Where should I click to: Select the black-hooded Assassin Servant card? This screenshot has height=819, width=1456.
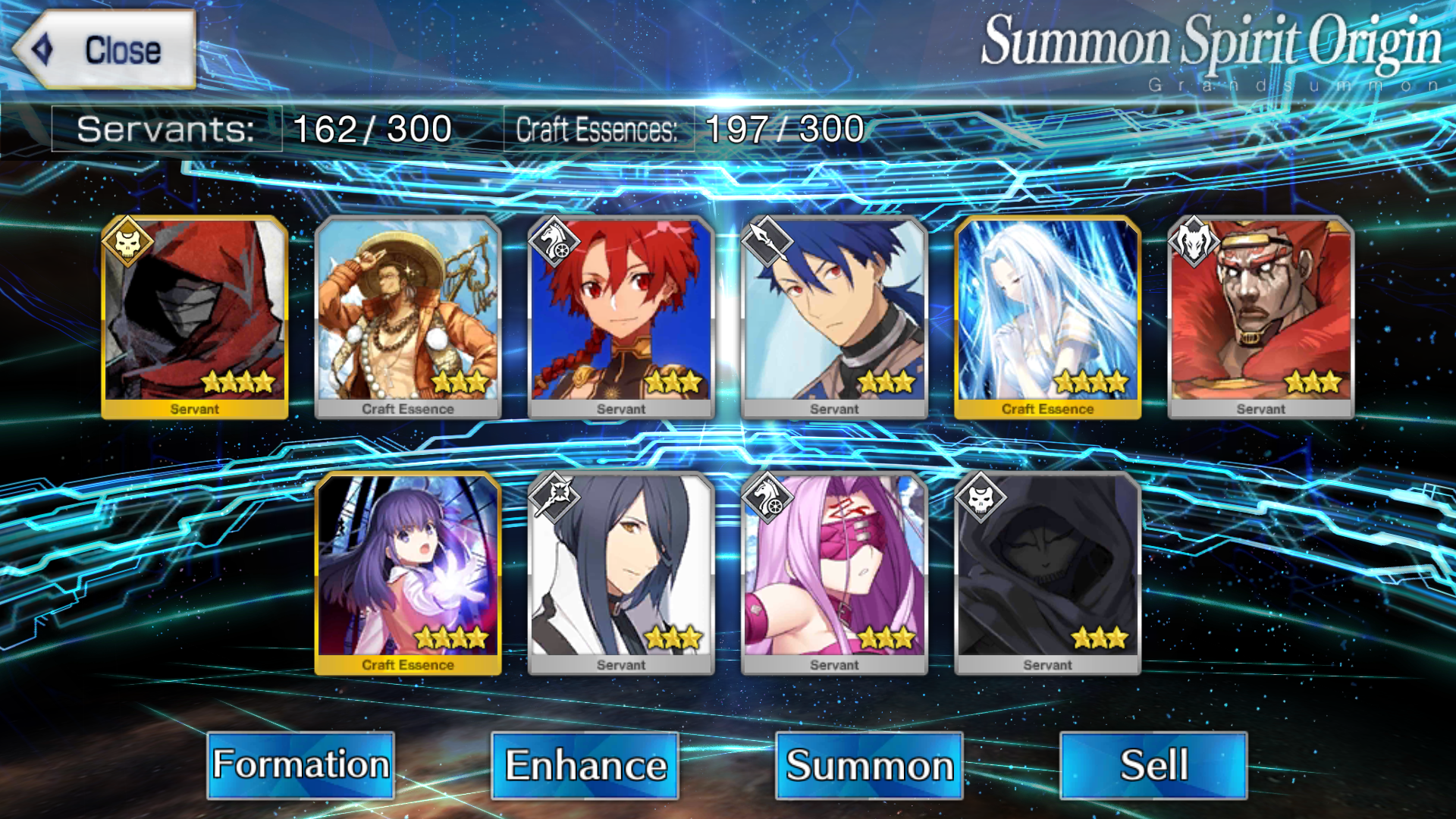point(1047,573)
